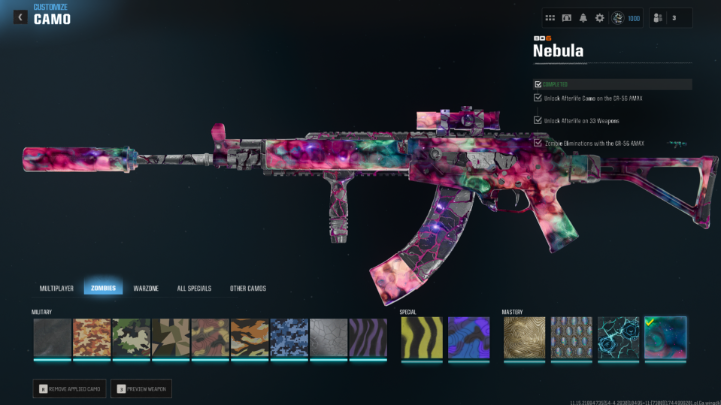Viewport: 721px width, 405px height.
Task: Choose the green woodland military camo
Action: click(x=131, y=338)
